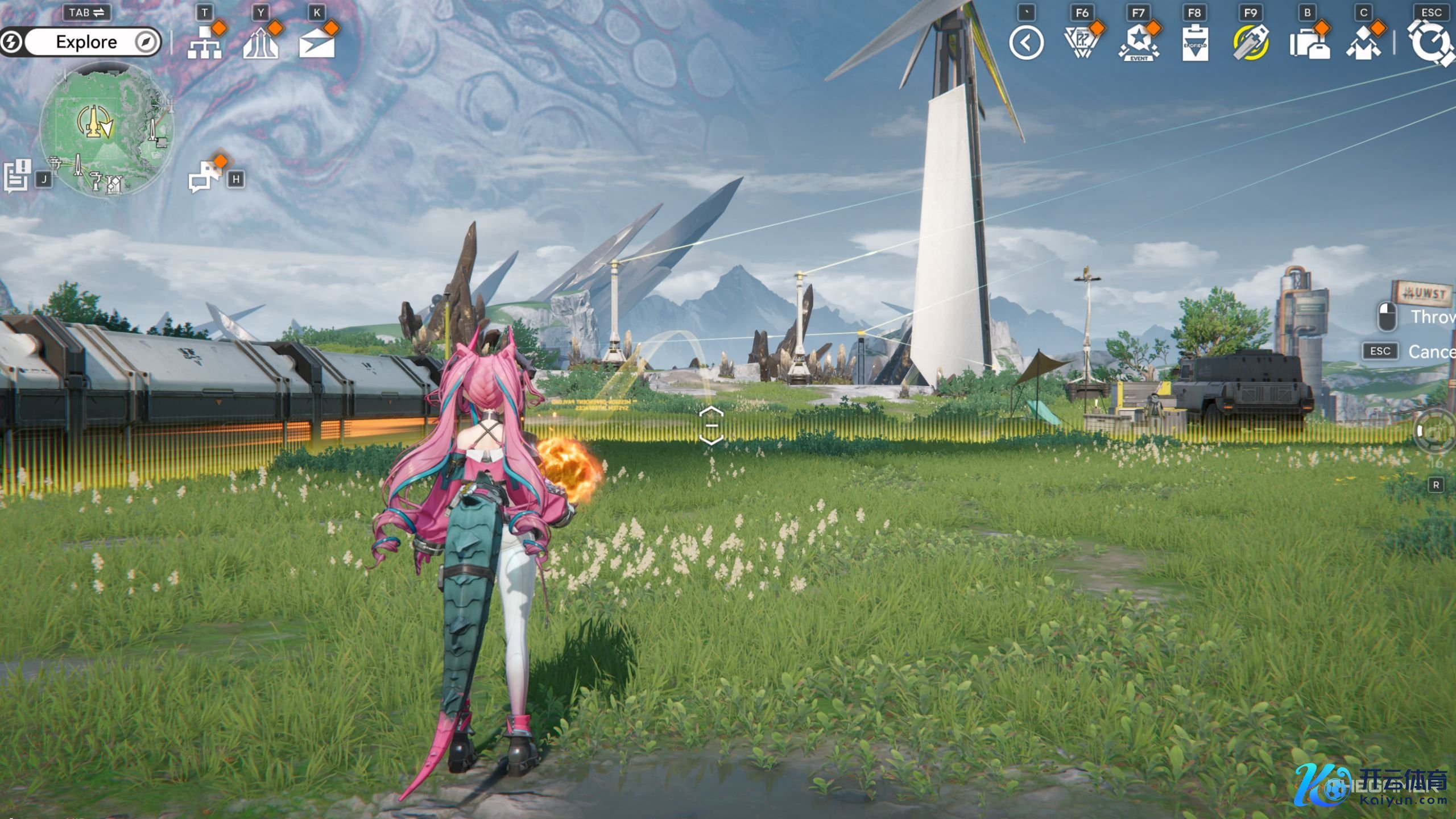Open the mission log document icon
Image resolution: width=1456 pixels, height=819 pixels.
[17, 176]
